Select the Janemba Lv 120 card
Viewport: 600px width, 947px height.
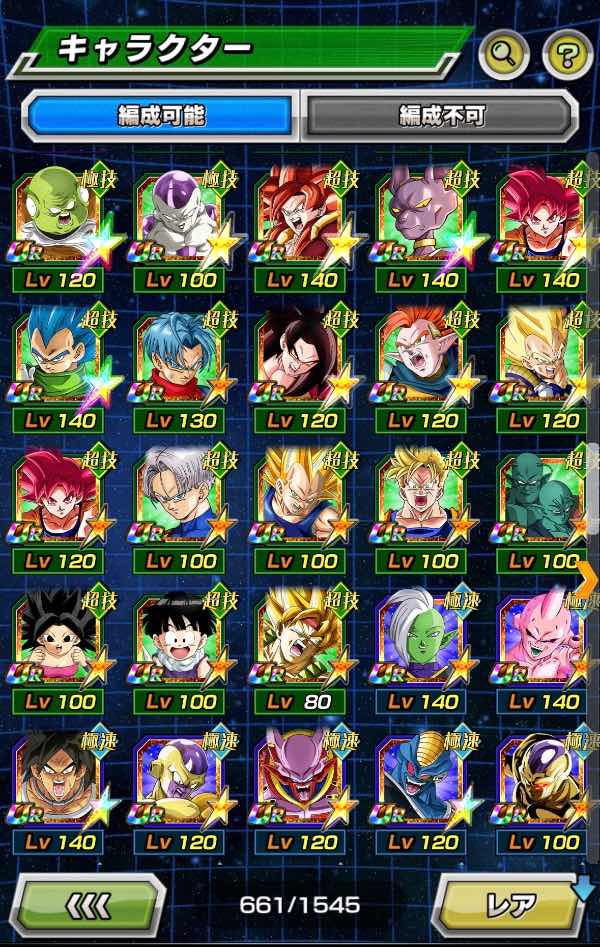tap(302, 781)
